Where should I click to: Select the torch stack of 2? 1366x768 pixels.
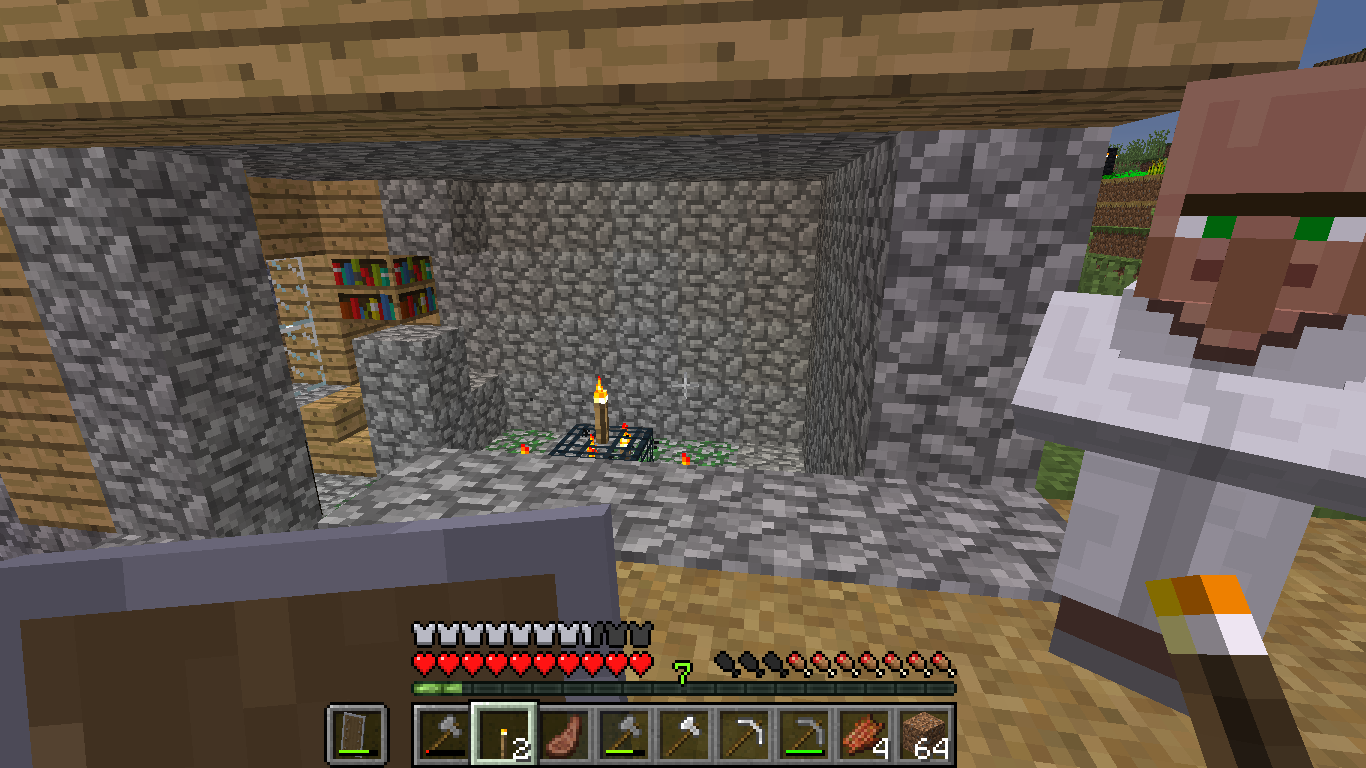(x=504, y=734)
